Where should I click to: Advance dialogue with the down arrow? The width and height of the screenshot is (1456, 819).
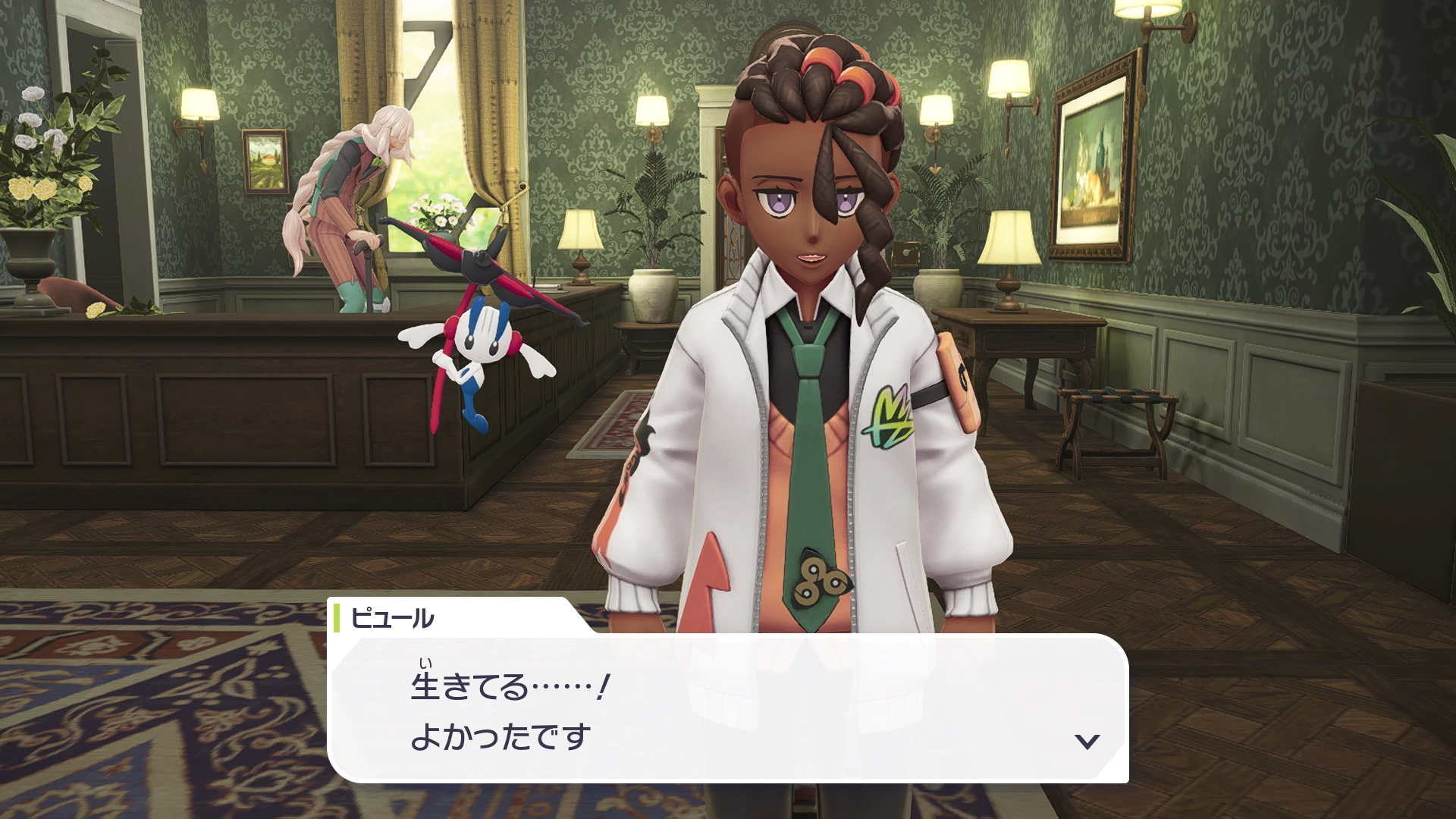(1087, 741)
